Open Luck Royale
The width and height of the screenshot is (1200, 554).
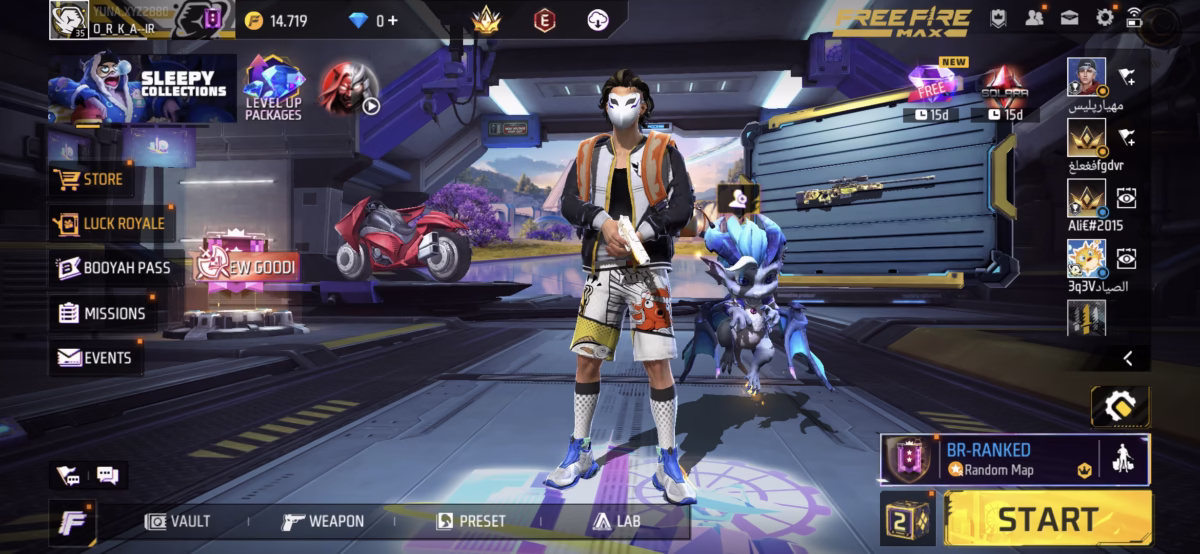(x=108, y=224)
